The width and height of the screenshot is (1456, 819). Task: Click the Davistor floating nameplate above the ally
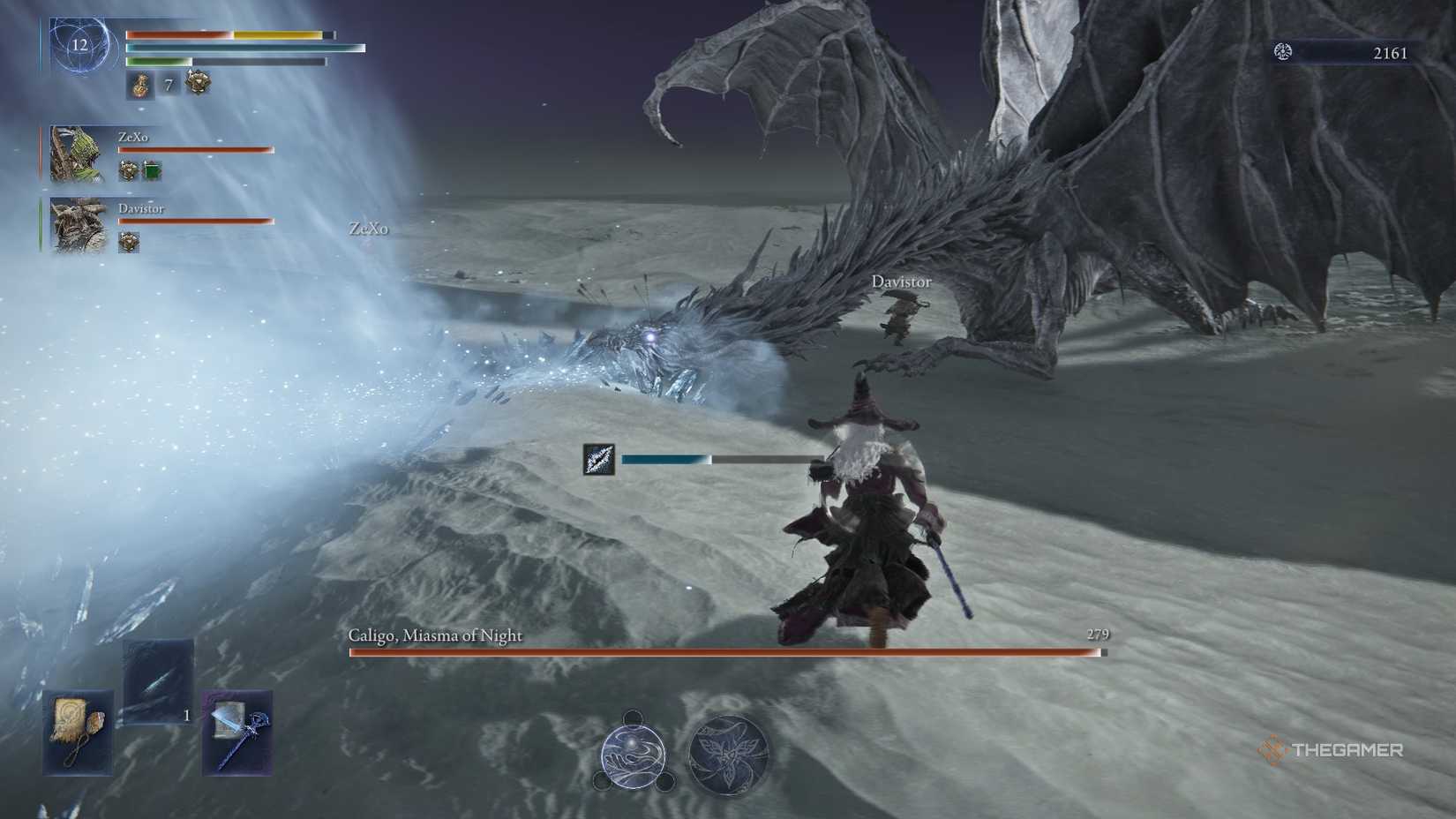(901, 282)
